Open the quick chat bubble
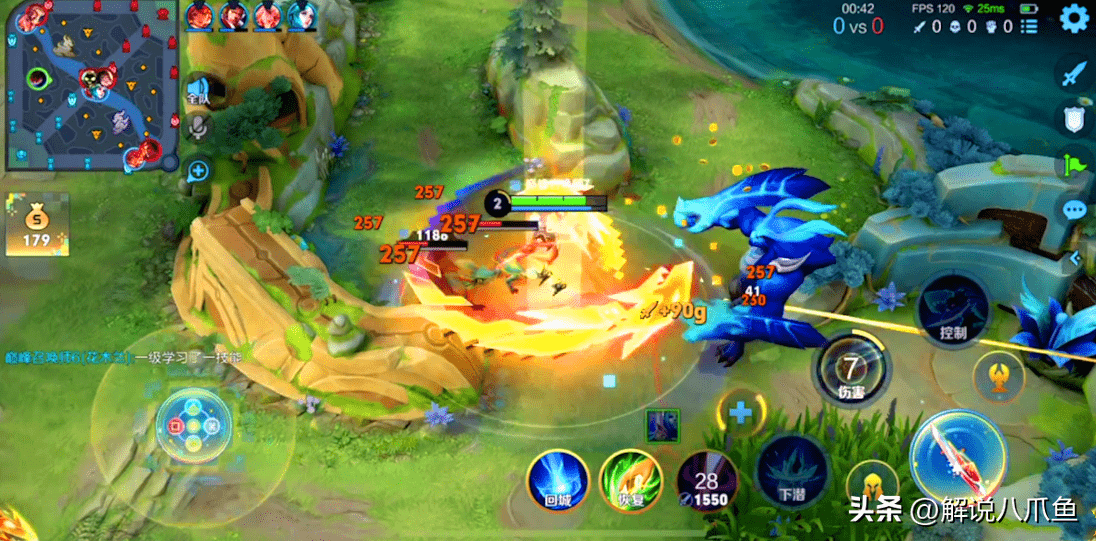The height and width of the screenshot is (541, 1096). [1074, 210]
